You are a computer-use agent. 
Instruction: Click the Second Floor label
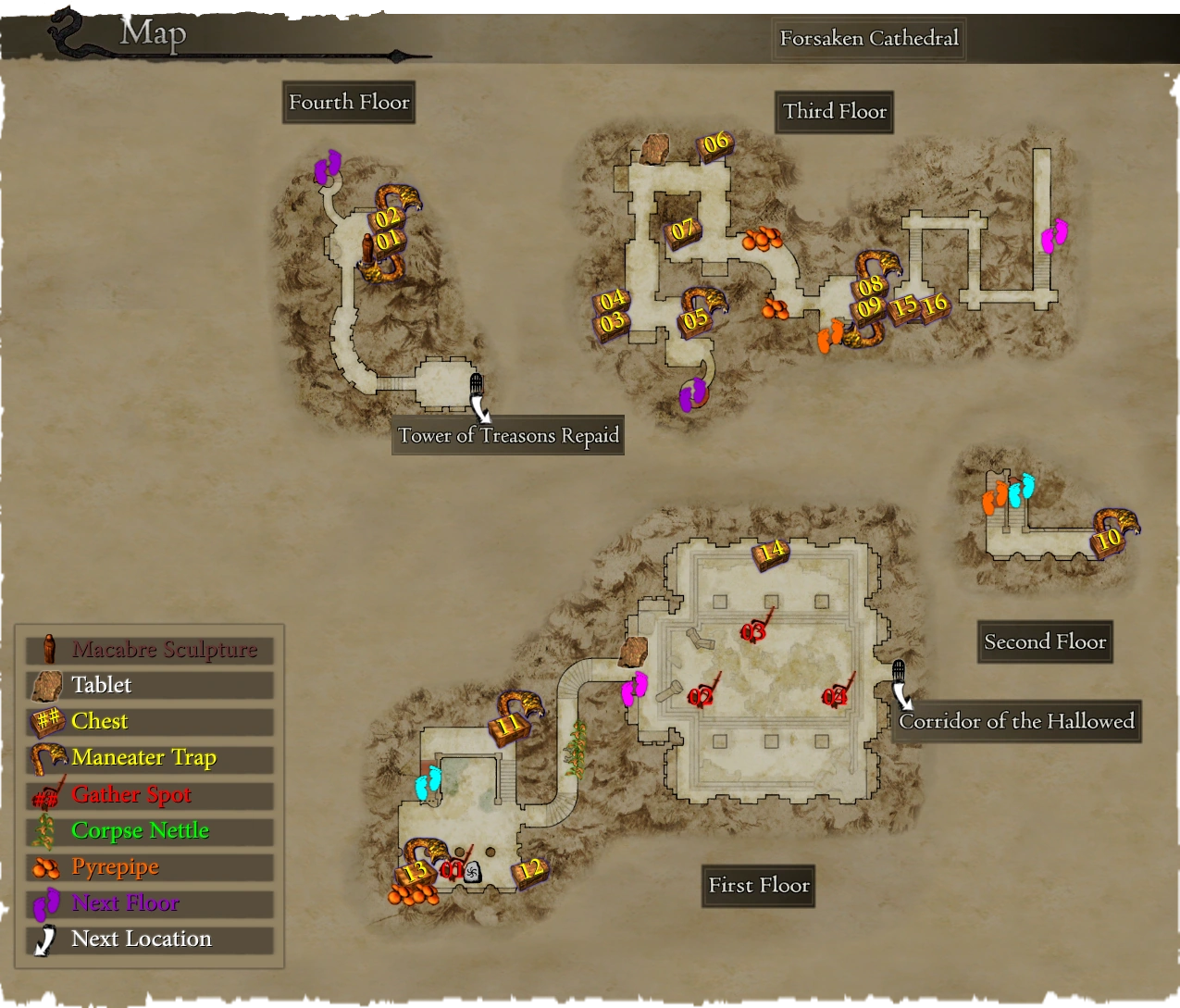coord(1045,641)
